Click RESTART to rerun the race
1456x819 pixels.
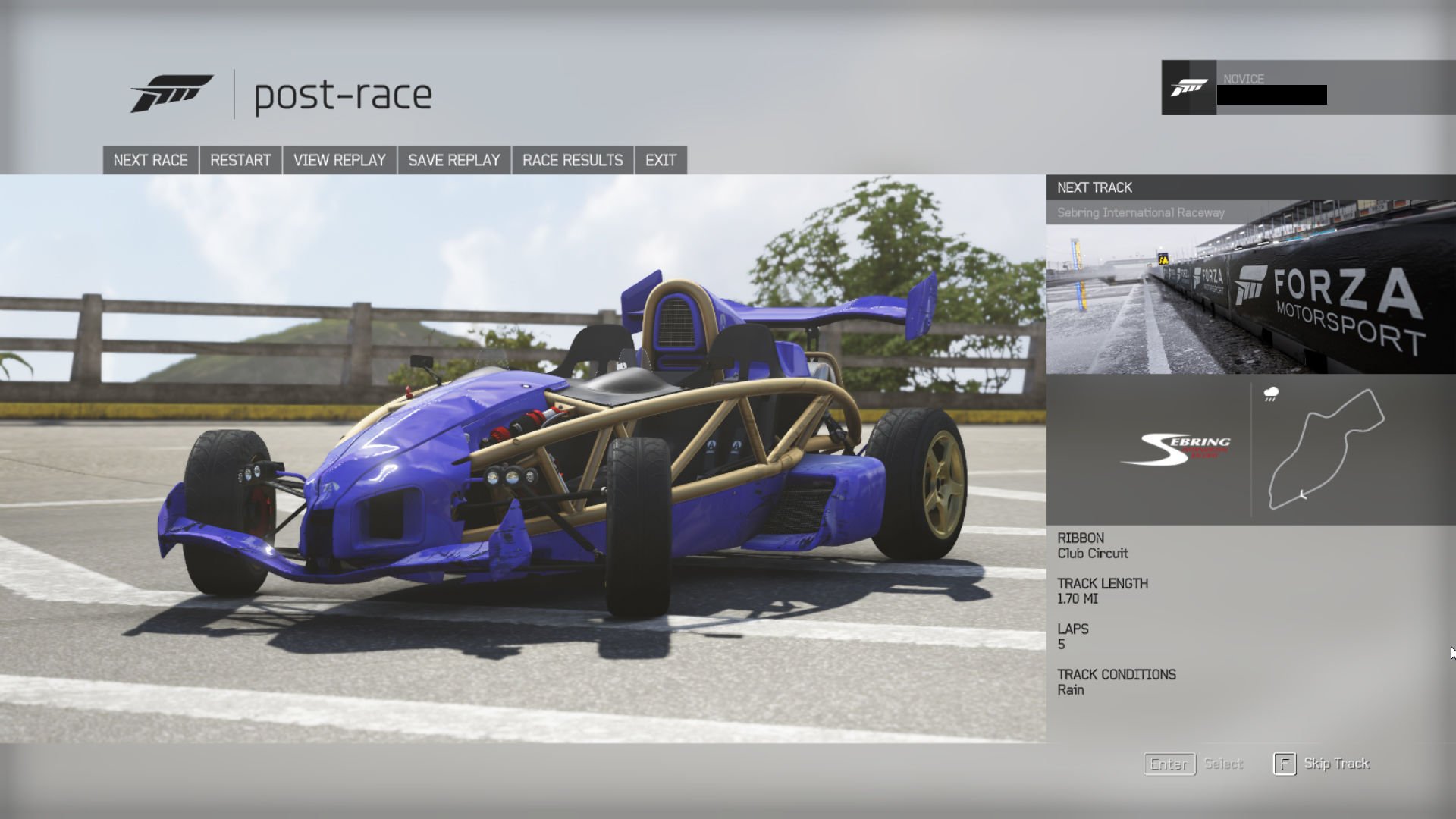point(240,160)
